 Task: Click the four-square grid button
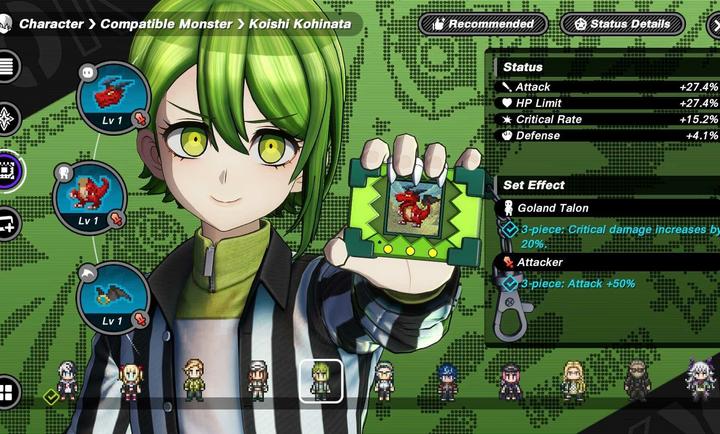(x=9, y=390)
